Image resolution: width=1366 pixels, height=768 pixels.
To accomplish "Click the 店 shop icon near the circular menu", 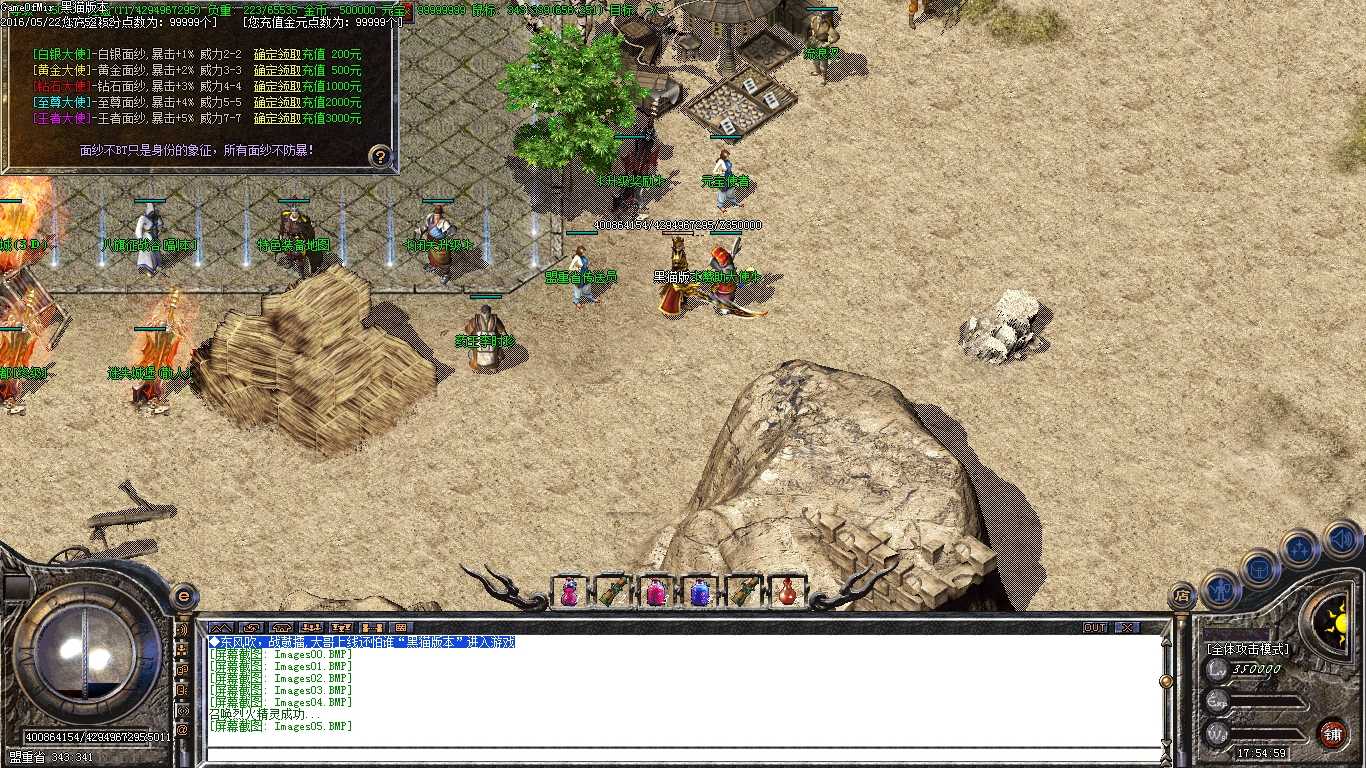I will pos(1182,594).
